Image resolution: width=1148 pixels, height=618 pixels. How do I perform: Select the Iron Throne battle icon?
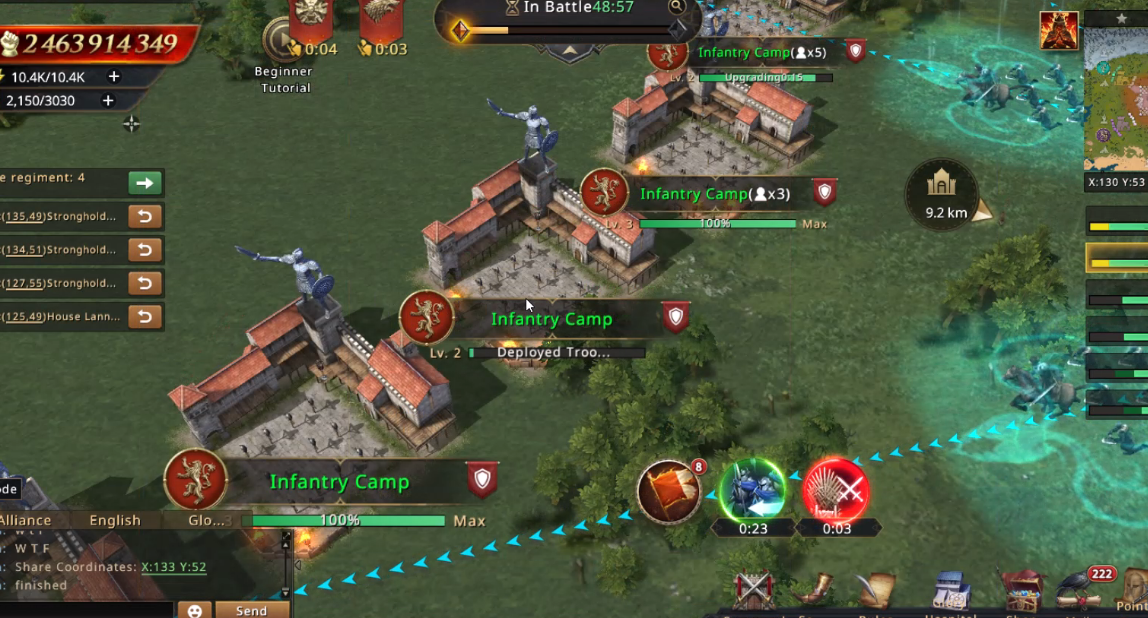coord(836,491)
